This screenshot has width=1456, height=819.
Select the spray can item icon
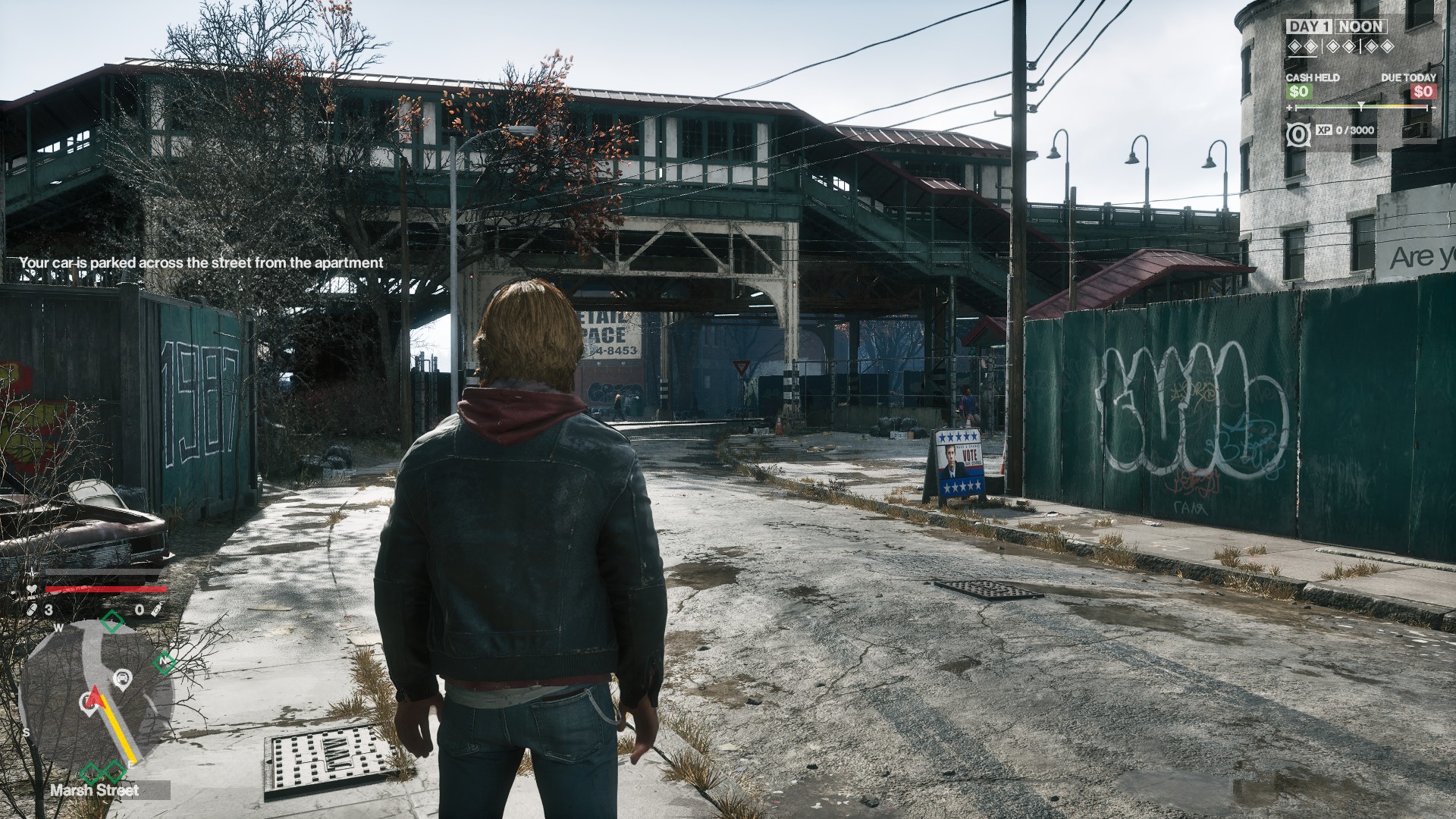coord(156,609)
